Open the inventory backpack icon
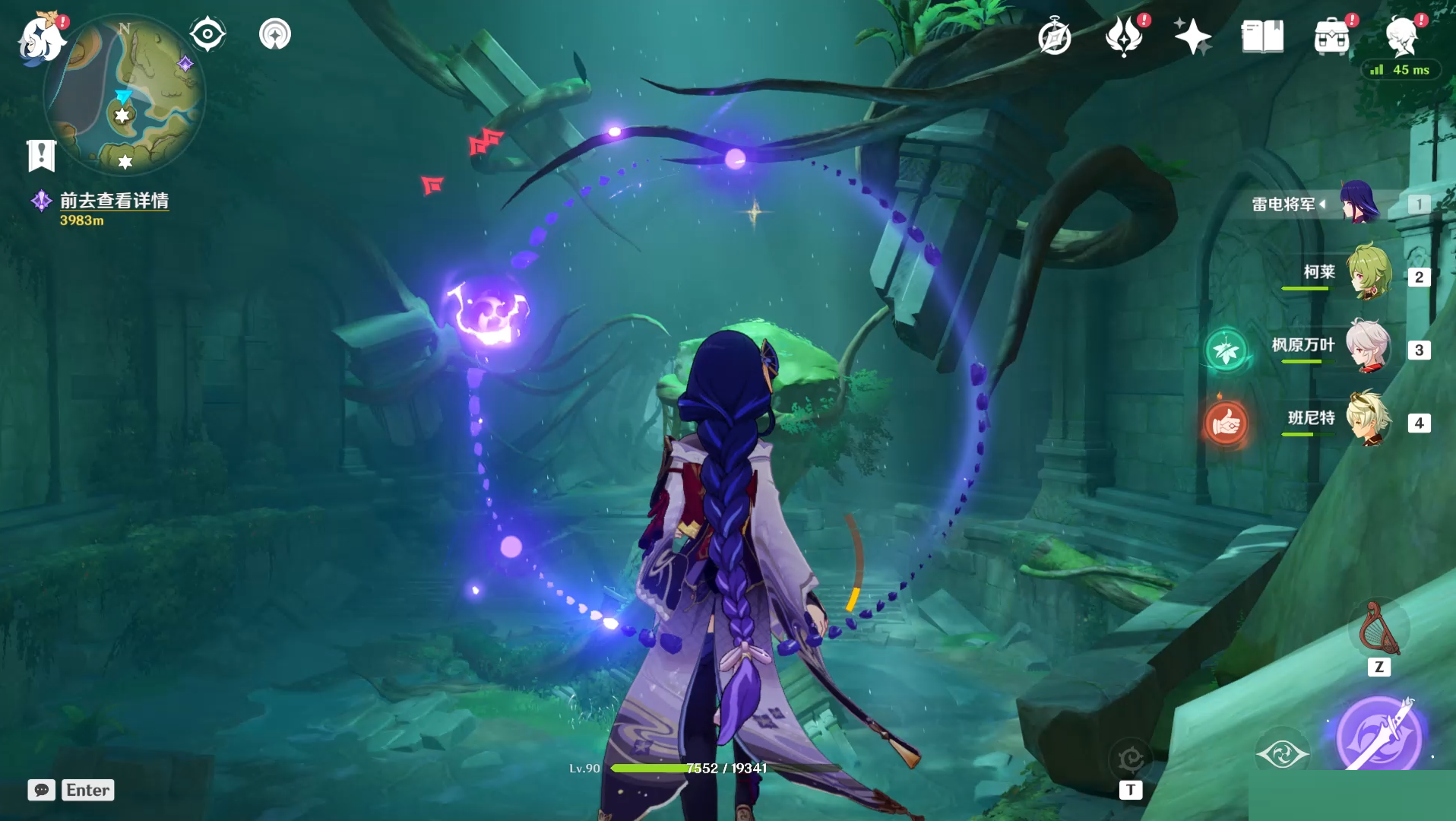 point(1331,36)
